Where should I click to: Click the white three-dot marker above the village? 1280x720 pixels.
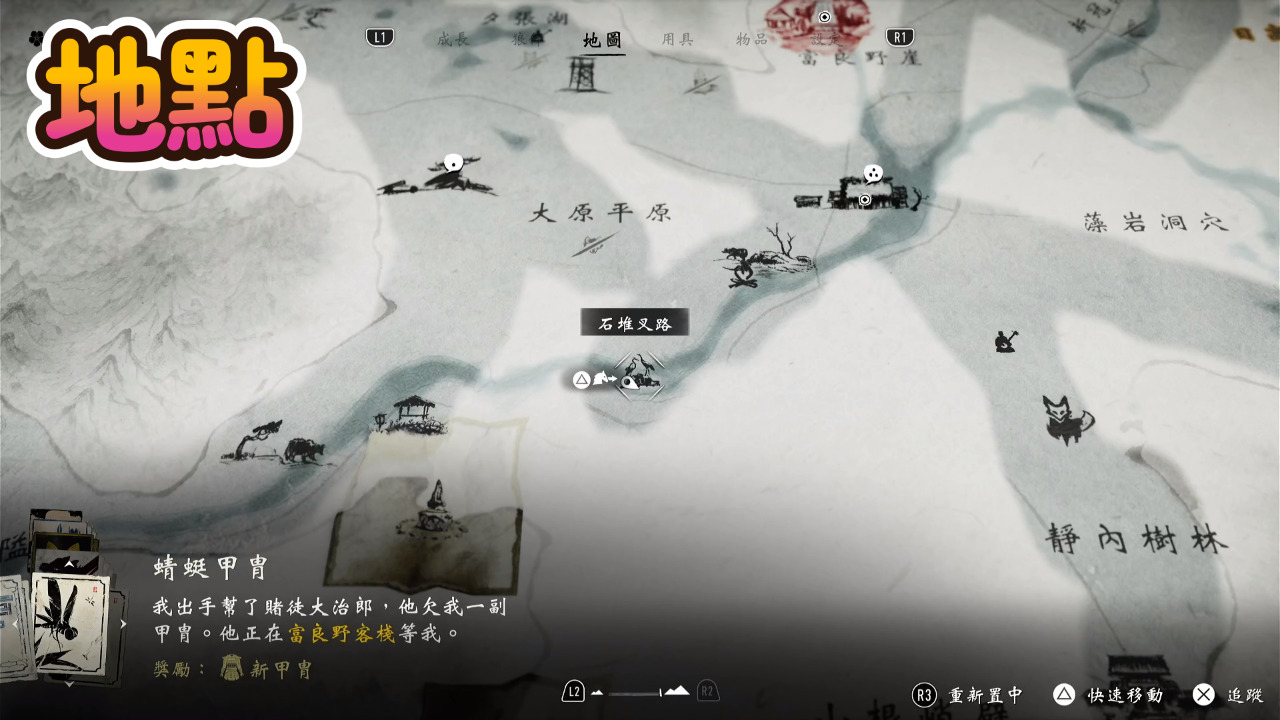coord(873,174)
